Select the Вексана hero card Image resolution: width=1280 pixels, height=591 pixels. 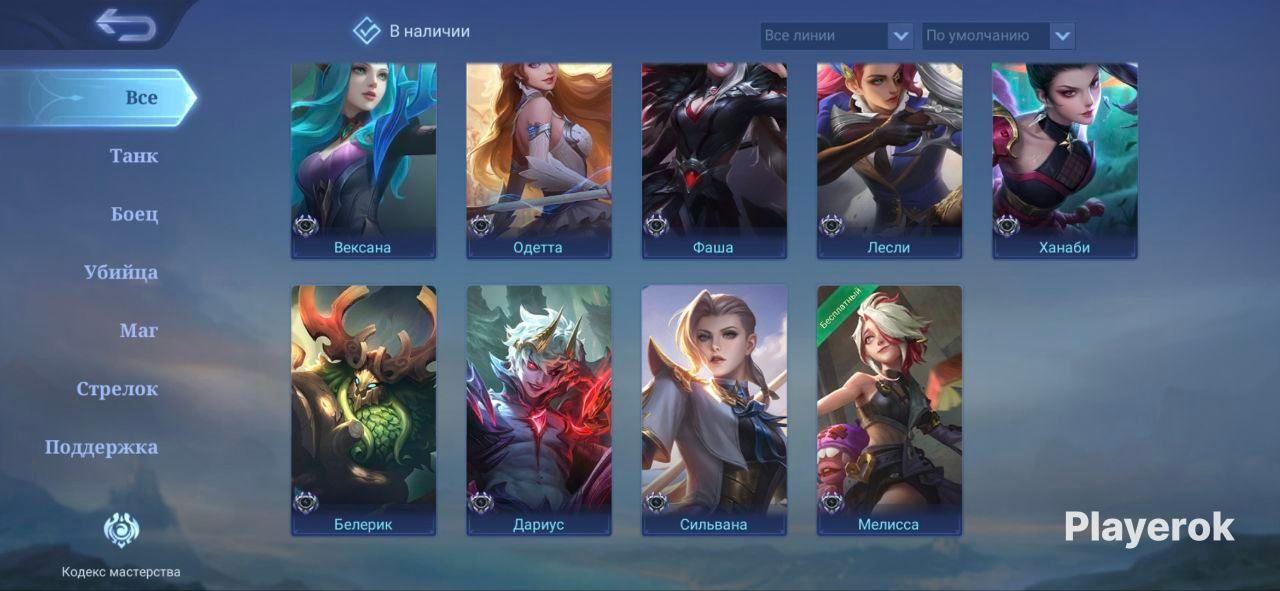pos(363,160)
